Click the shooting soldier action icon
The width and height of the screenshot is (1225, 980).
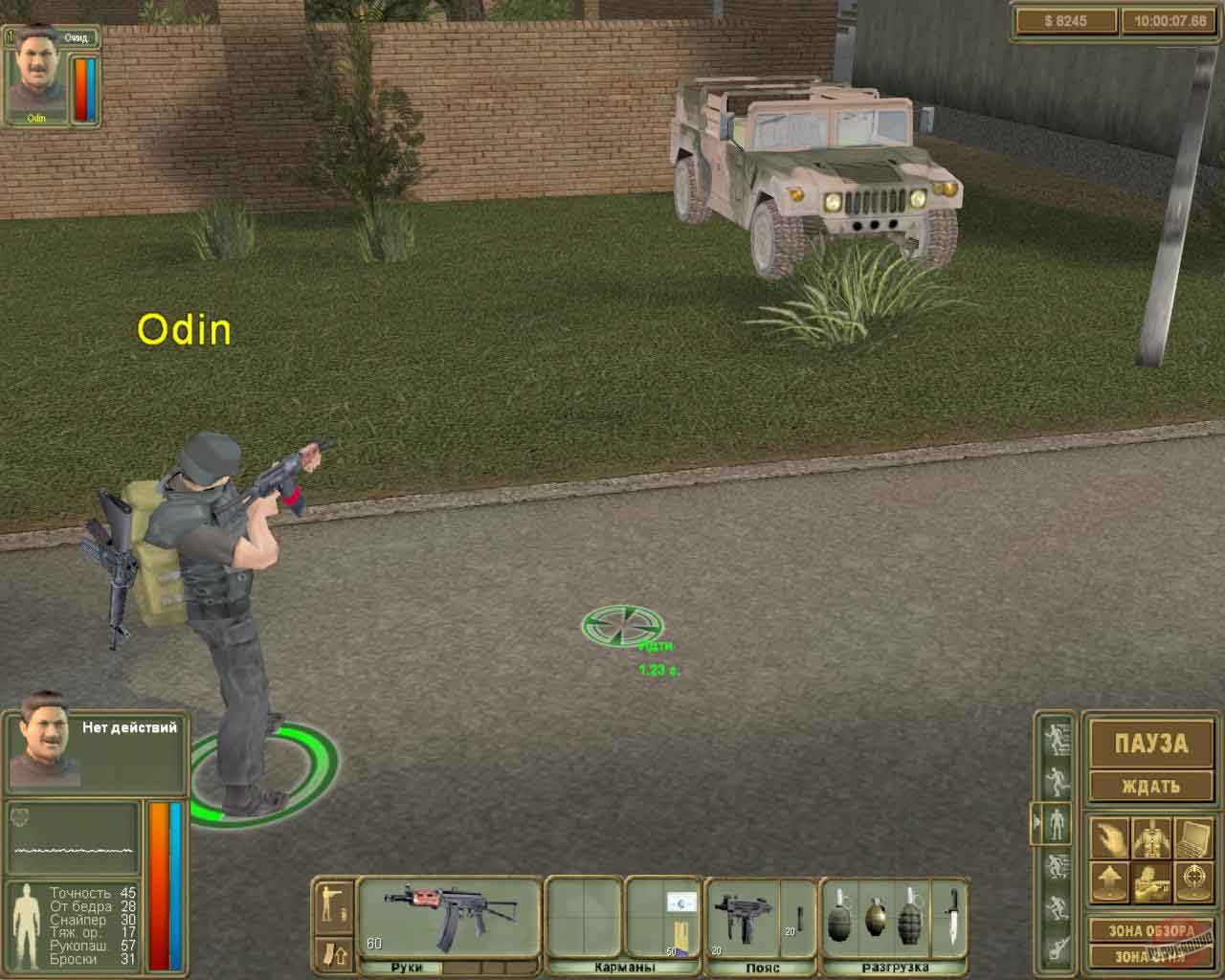[1151, 880]
